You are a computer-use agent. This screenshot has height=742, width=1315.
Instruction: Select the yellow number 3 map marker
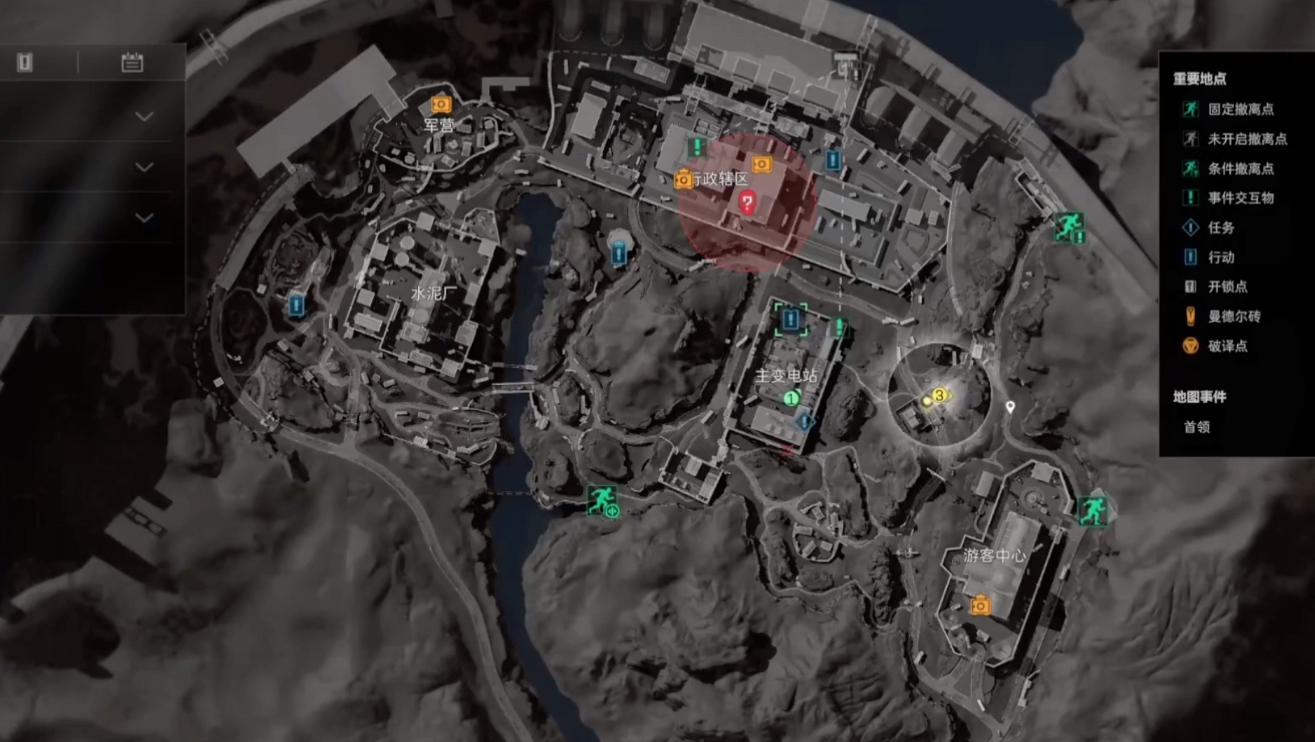click(x=939, y=396)
